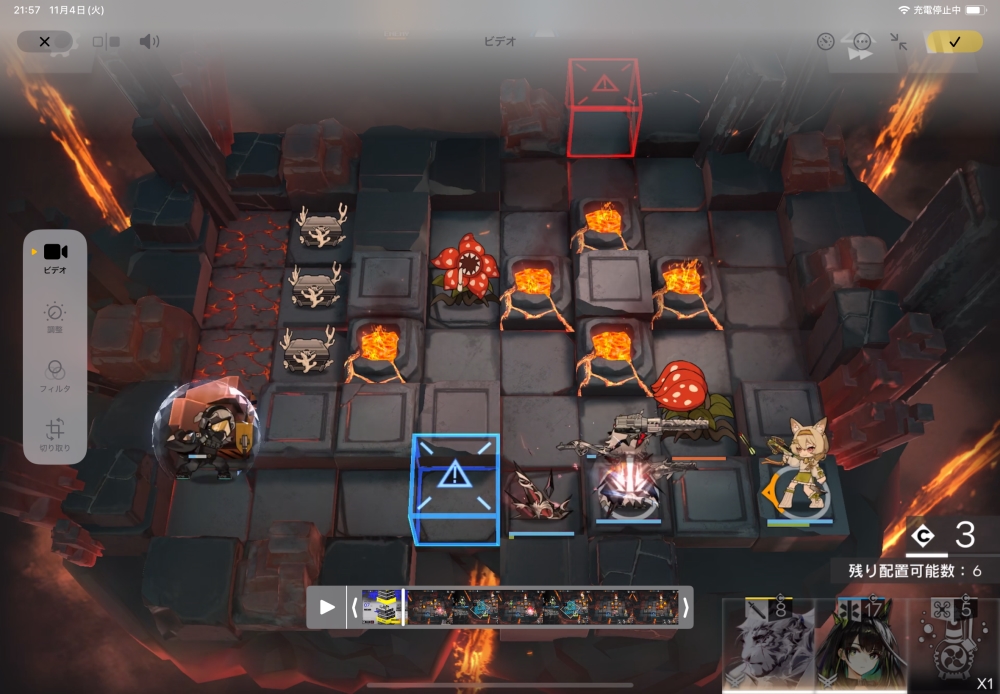
Task: Select the ビデオ tab in the sidebar
Action: coord(55,257)
